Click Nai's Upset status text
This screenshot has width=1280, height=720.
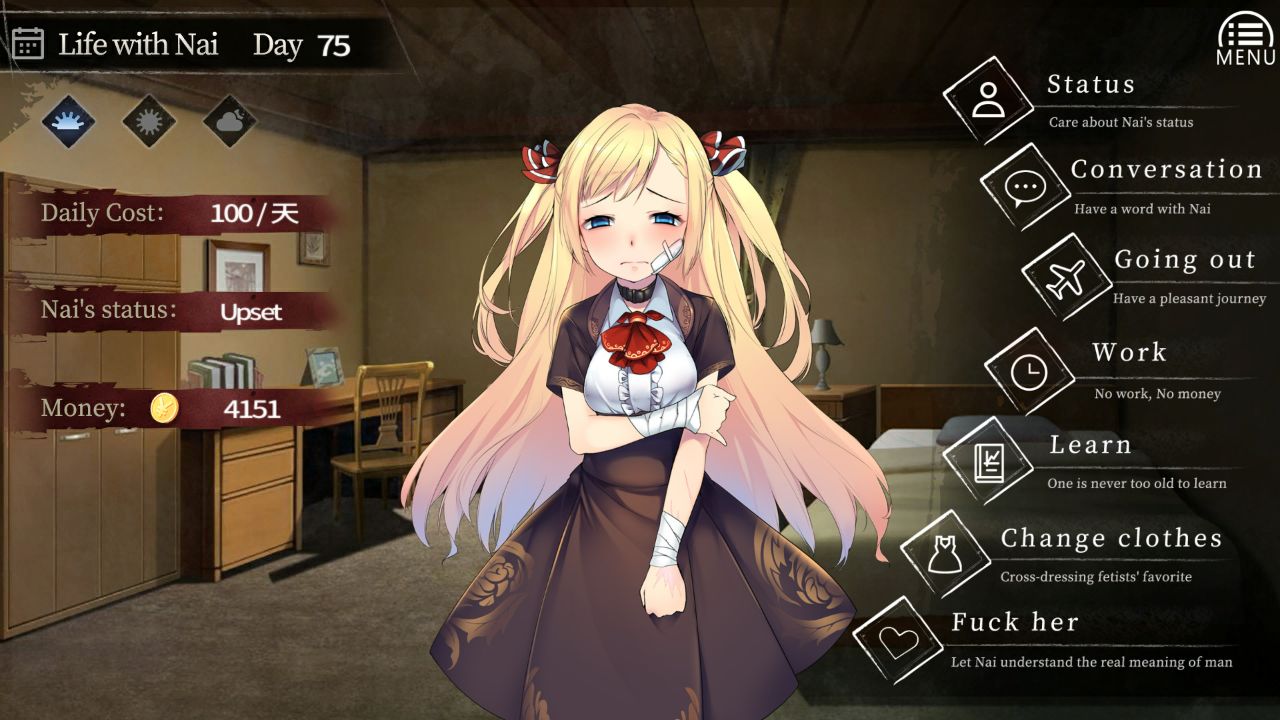[250, 311]
